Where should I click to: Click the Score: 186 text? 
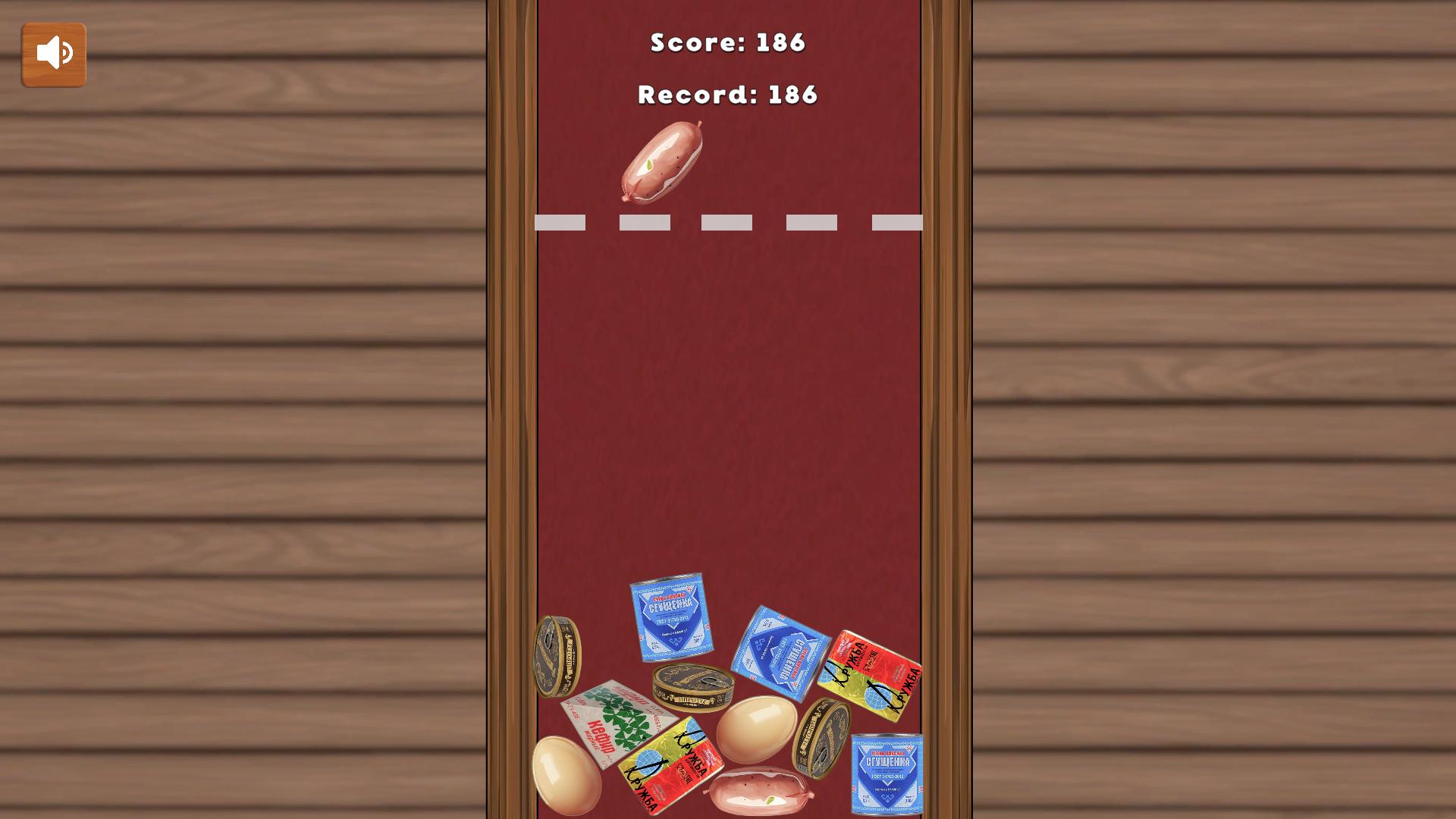(727, 43)
